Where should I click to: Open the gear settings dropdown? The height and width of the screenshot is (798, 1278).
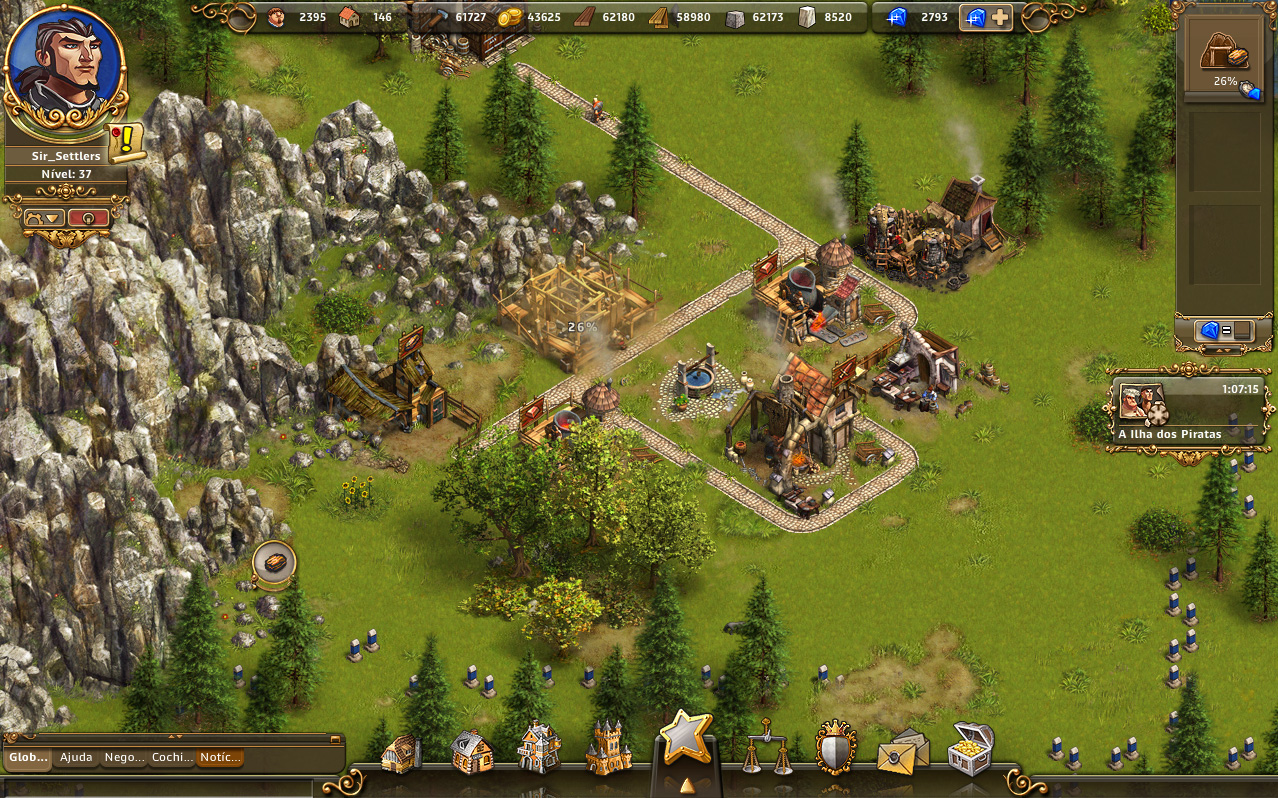tap(44, 217)
